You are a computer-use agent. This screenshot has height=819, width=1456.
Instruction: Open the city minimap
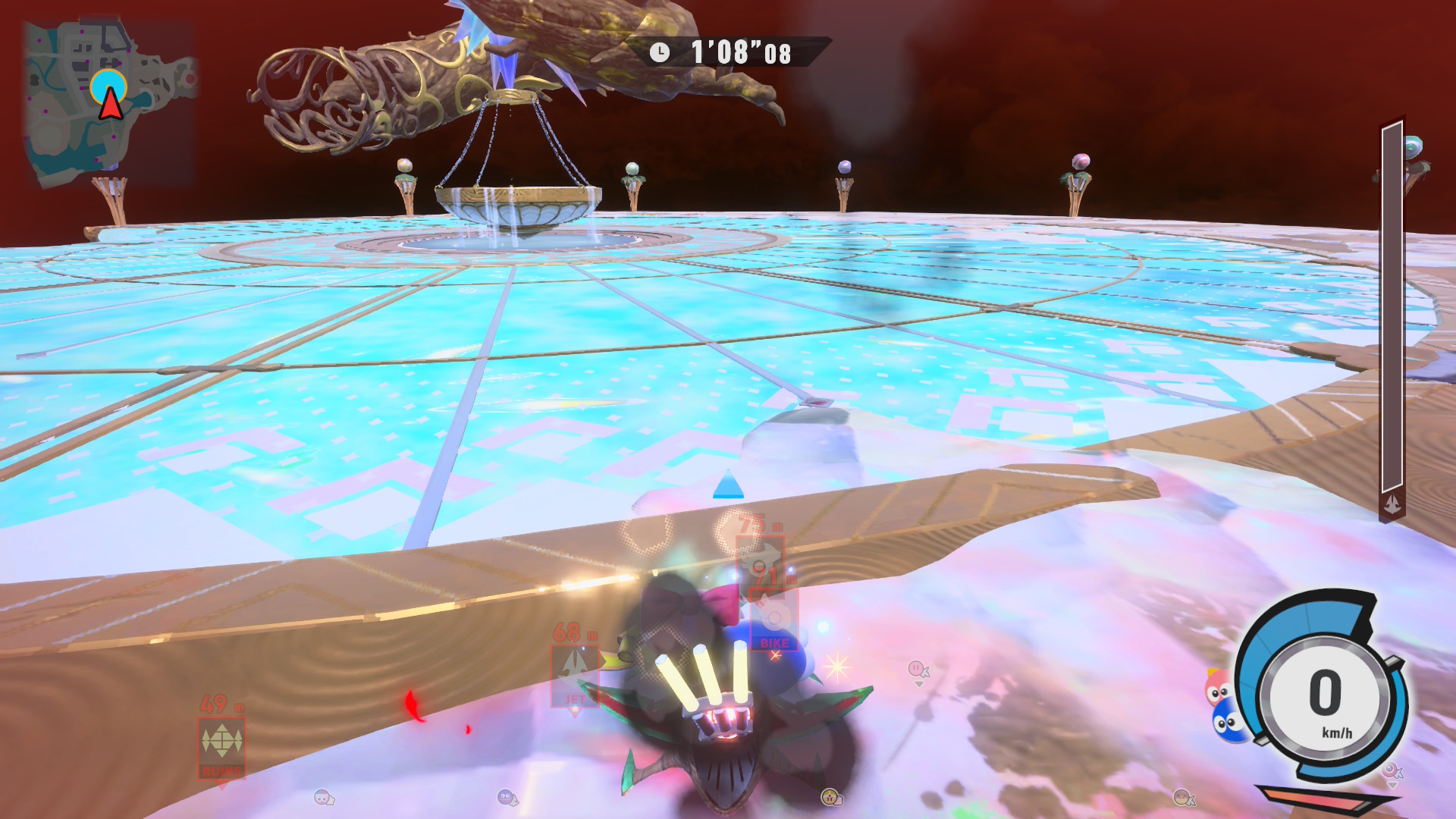tap(110, 102)
